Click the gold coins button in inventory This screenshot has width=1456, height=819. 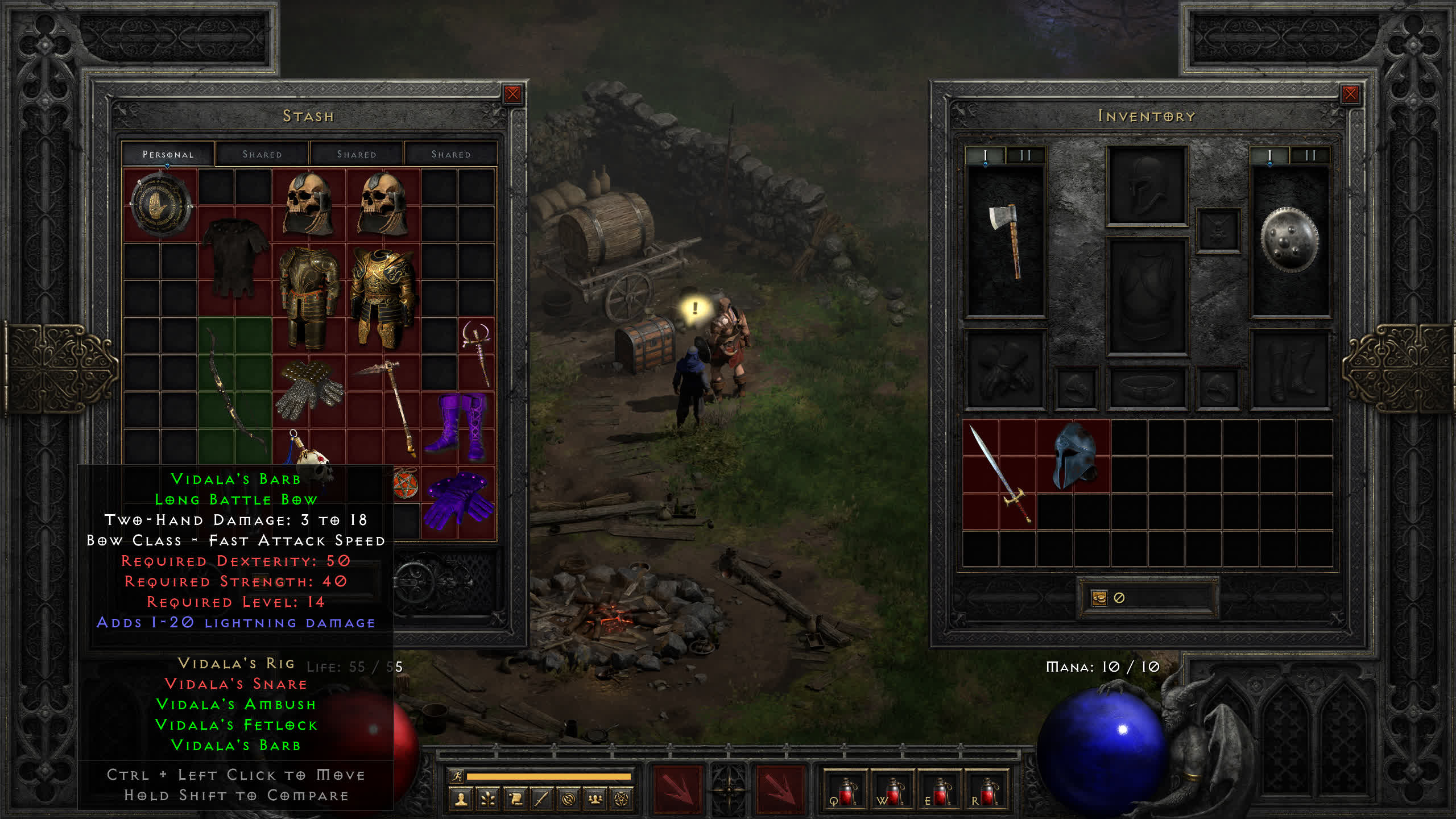1099,598
